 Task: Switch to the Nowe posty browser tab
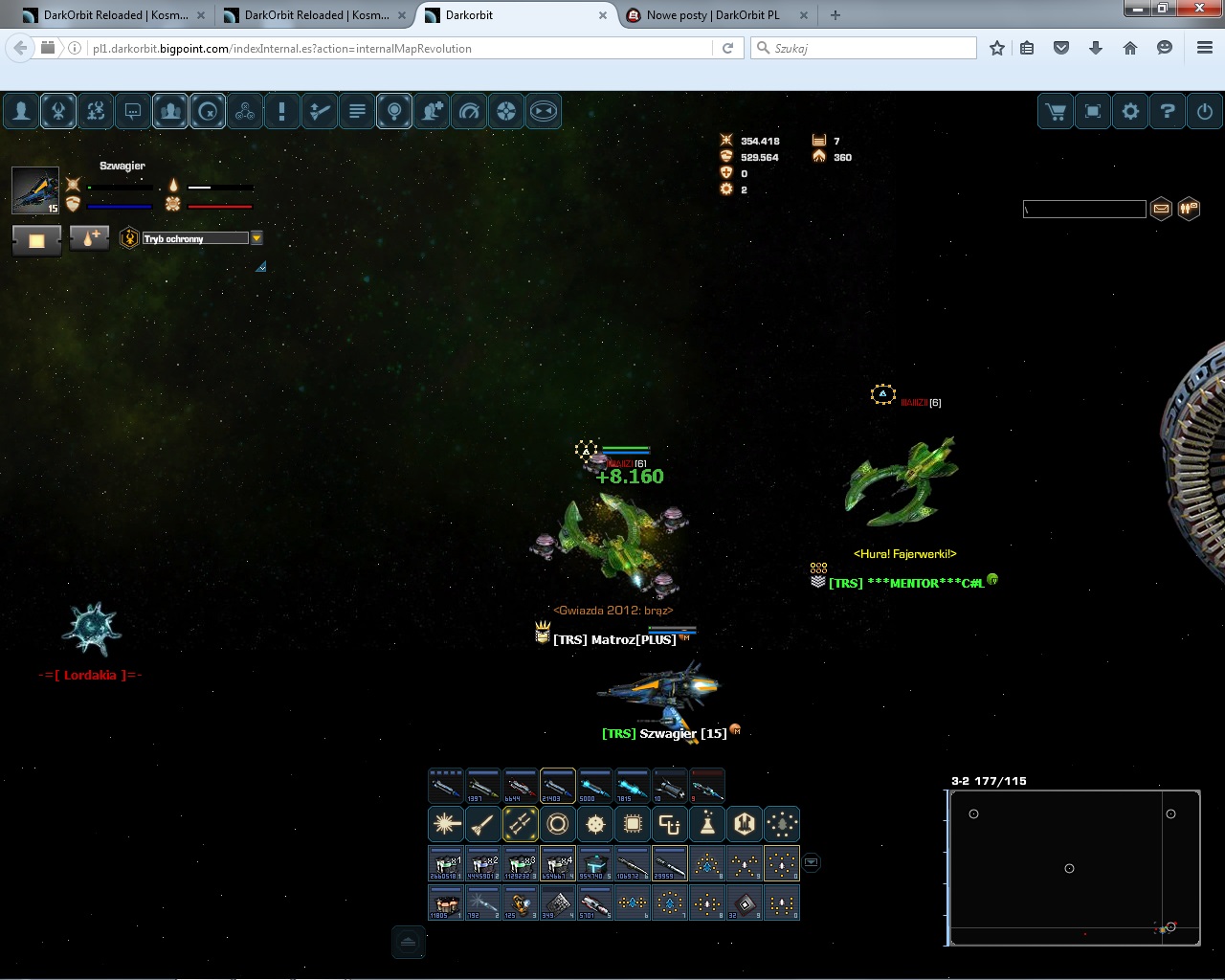[713, 15]
